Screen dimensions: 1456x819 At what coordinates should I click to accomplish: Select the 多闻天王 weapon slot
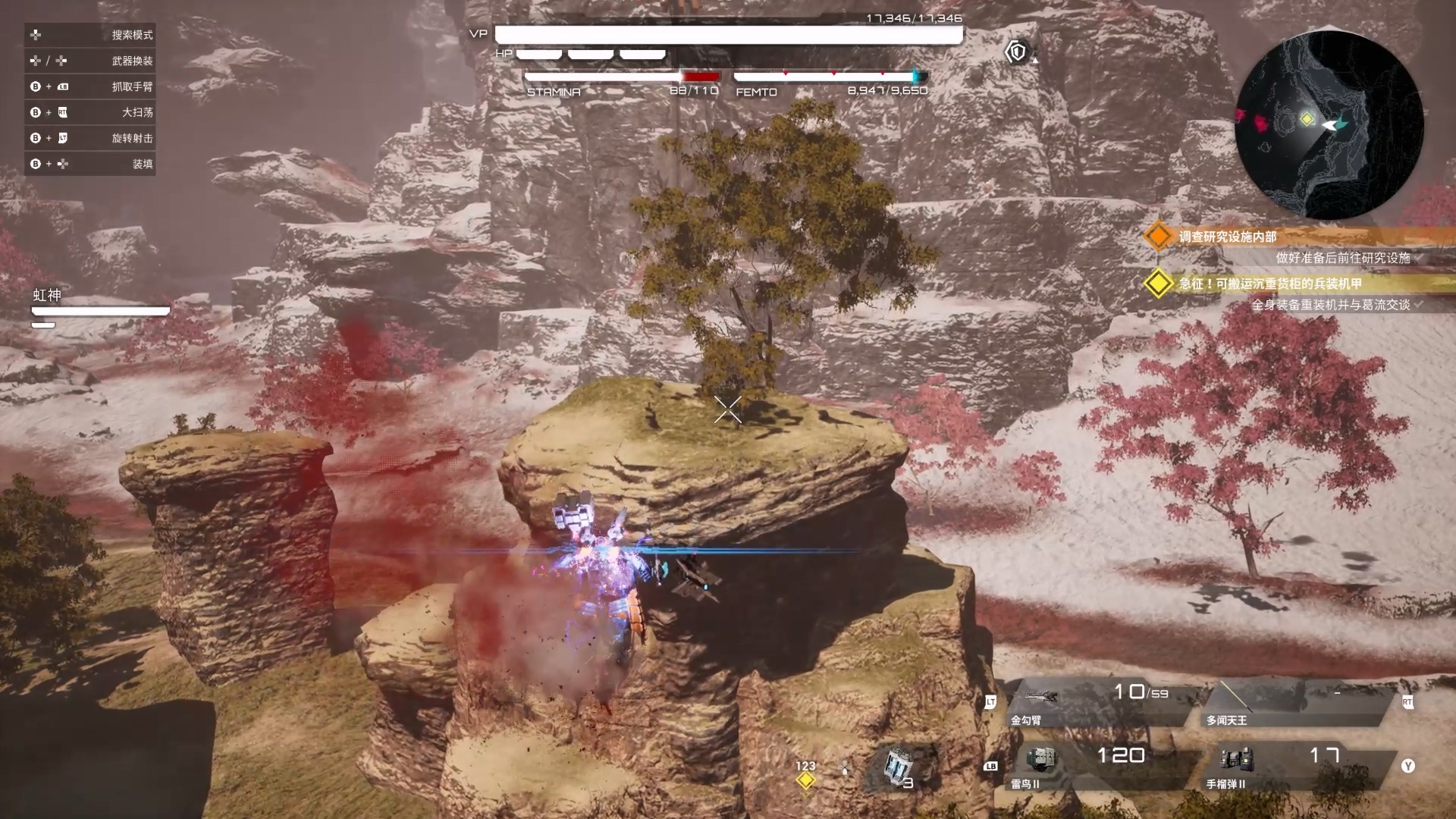click(x=1289, y=704)
